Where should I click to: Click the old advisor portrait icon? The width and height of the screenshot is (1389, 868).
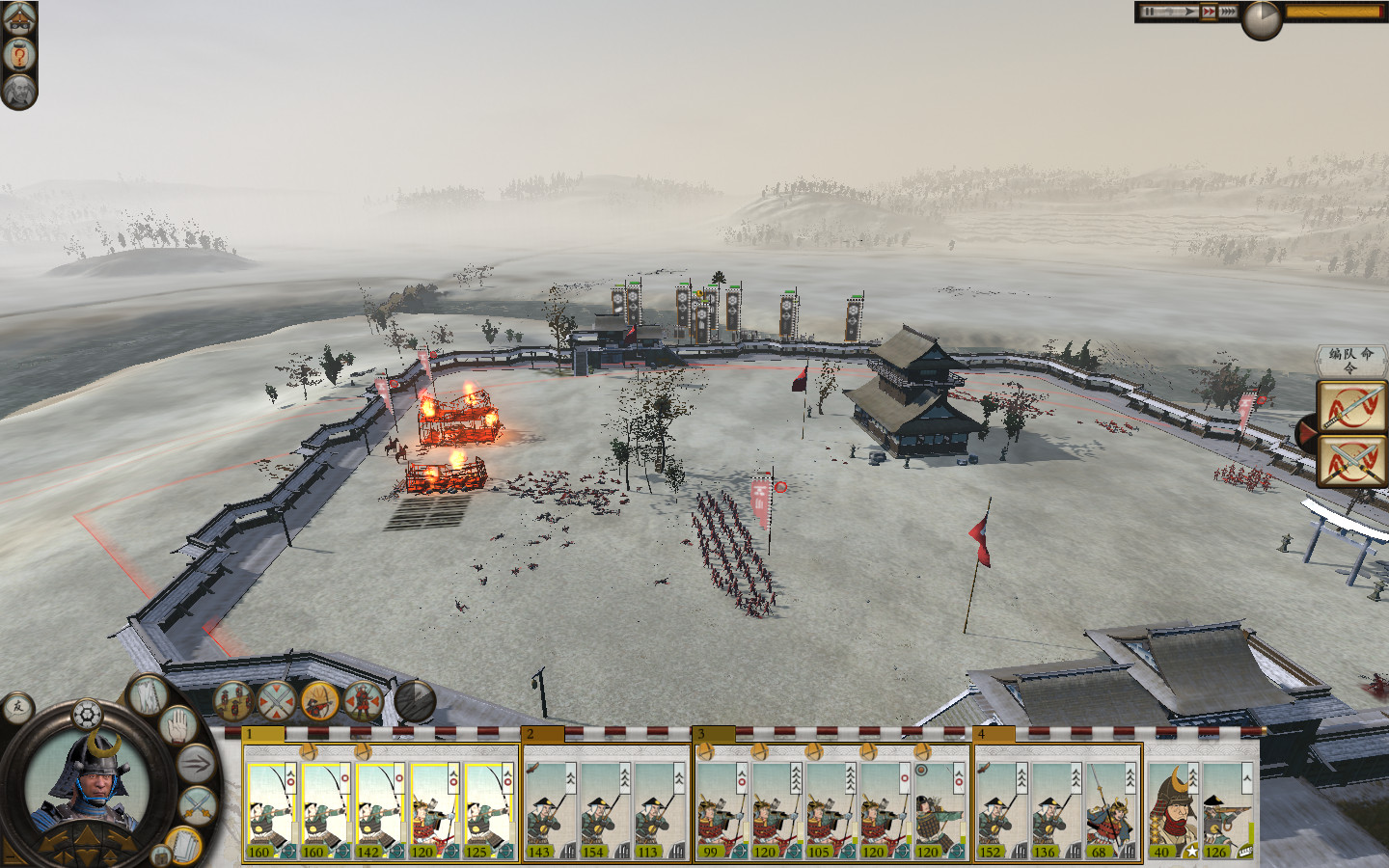click(x=19, y=92)
